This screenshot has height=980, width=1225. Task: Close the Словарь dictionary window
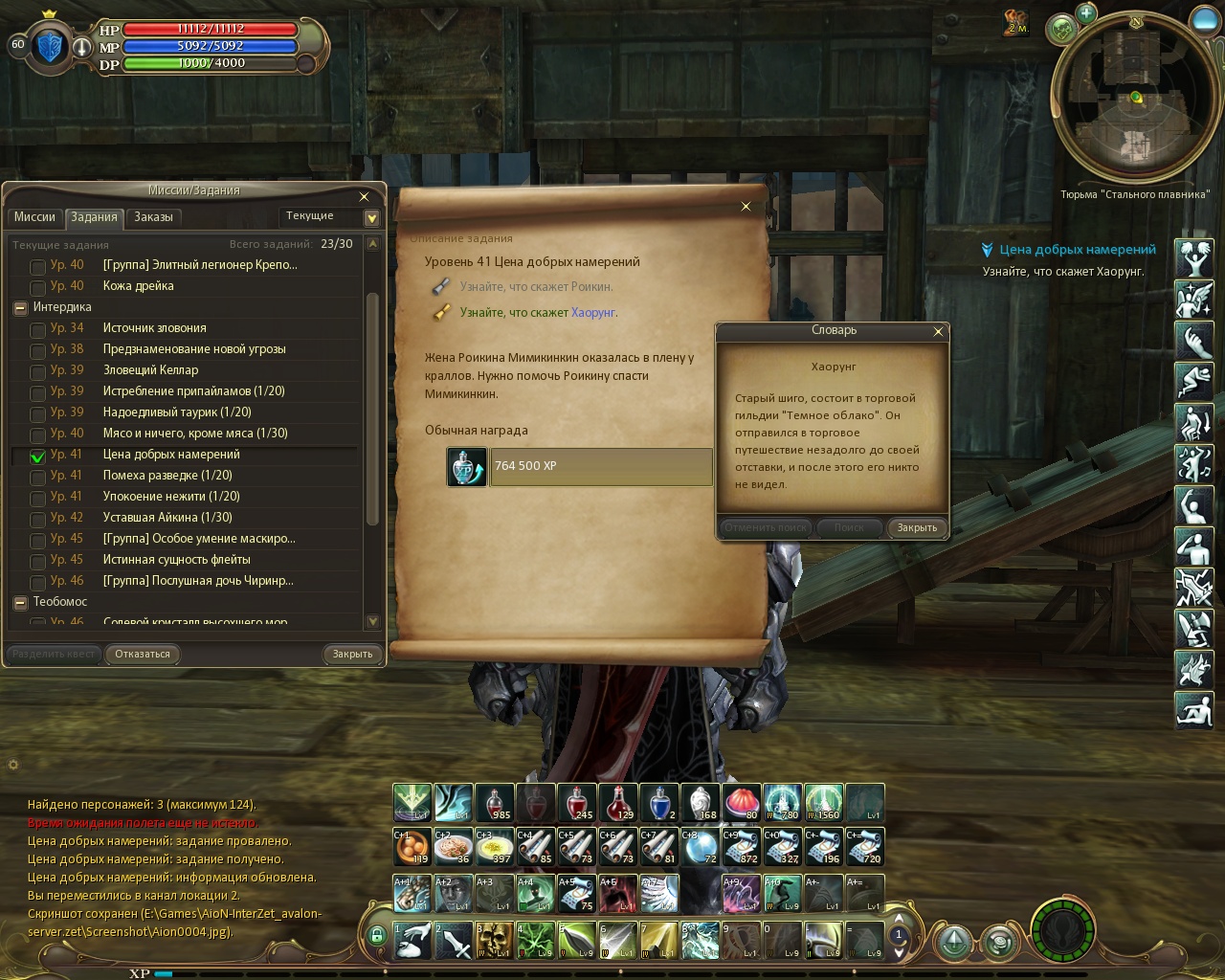pos(938,331)
